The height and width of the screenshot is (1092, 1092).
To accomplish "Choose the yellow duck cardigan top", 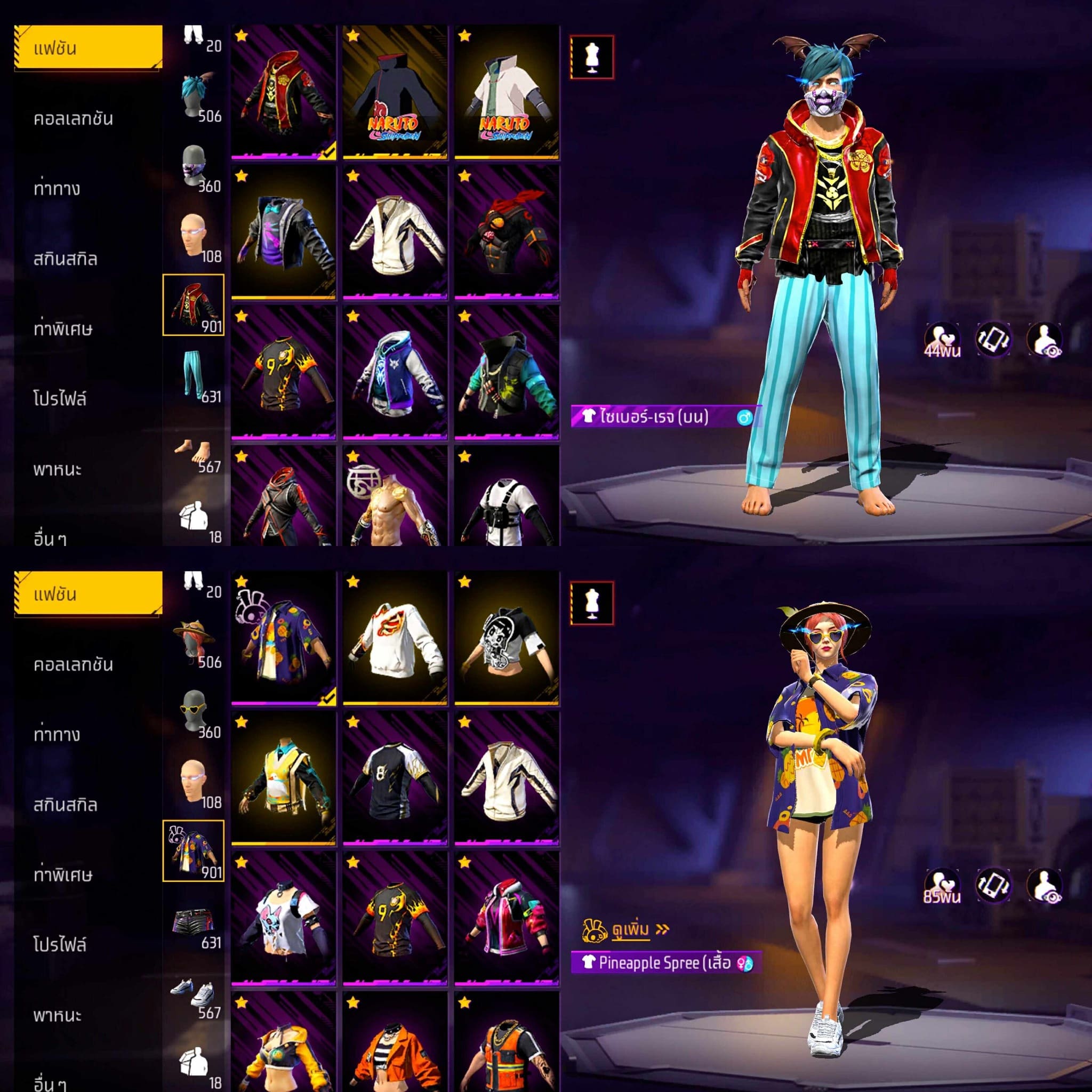I will 283,779.
